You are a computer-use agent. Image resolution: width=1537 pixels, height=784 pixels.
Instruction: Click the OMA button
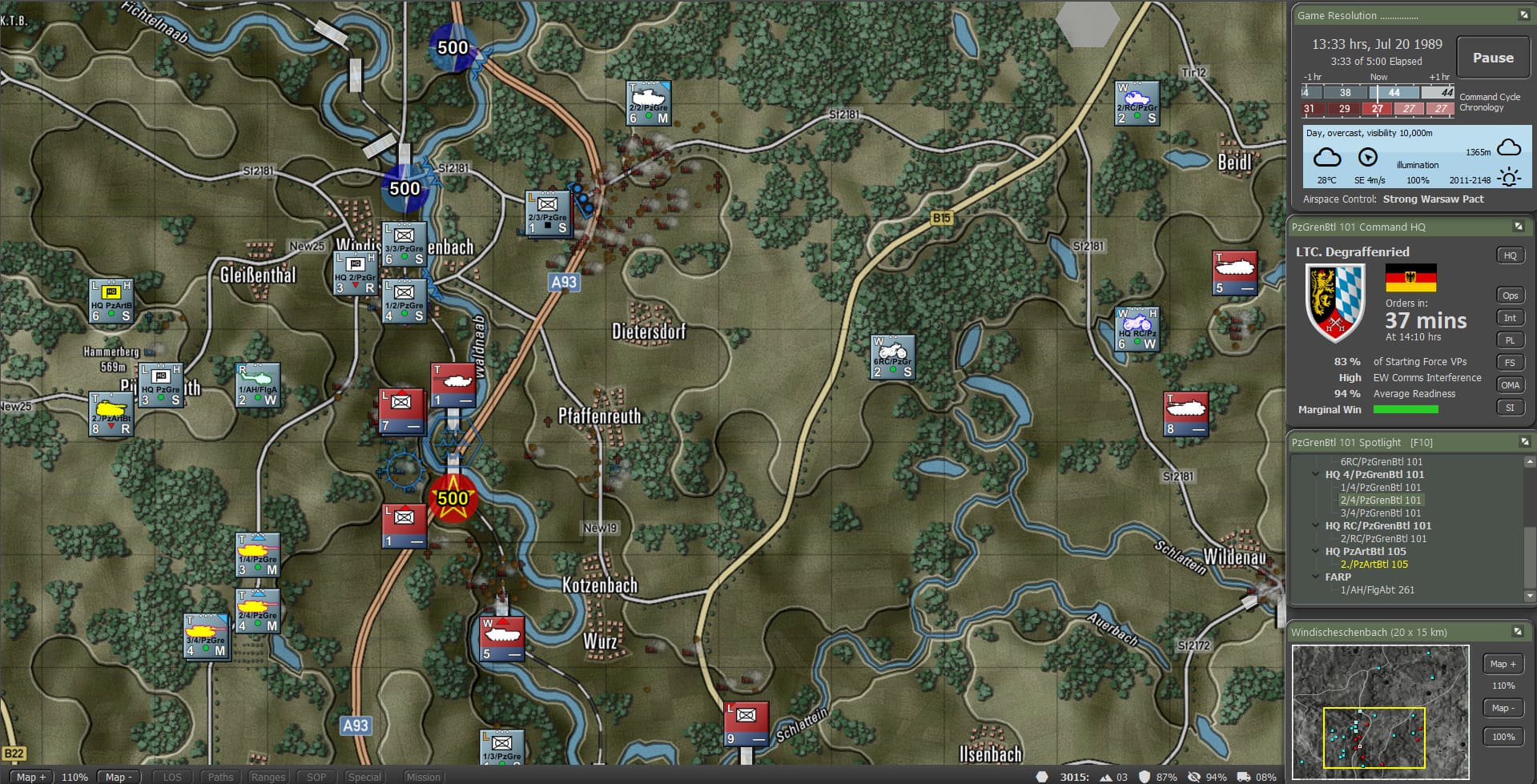[1510, 385]
